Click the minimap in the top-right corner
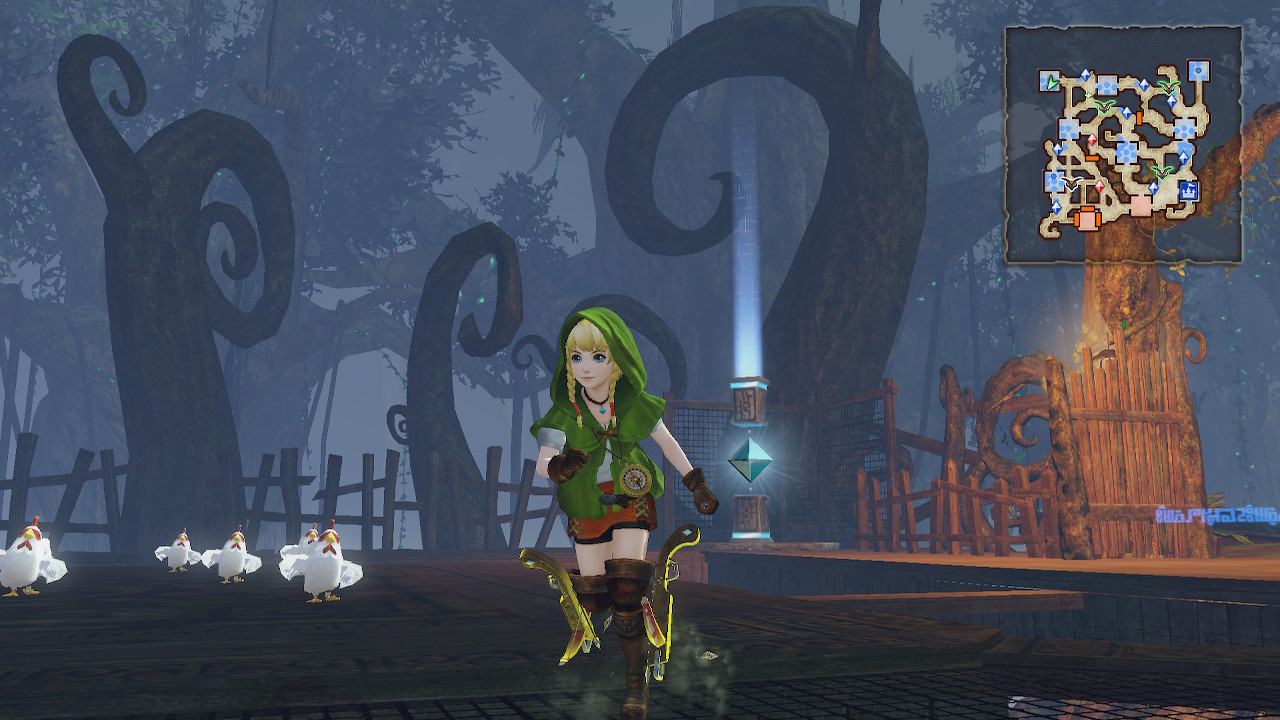 1123,145
